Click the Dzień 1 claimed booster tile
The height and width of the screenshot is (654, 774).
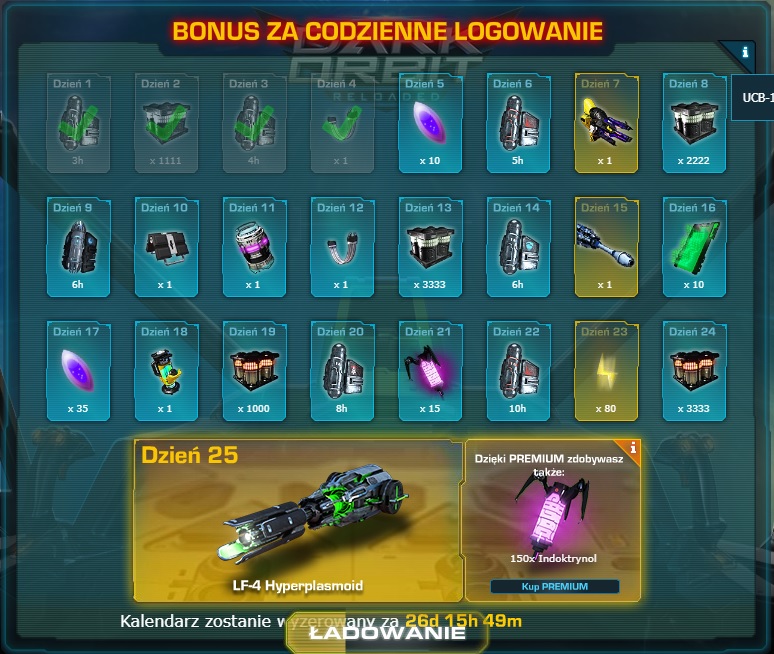coord(78,121)
